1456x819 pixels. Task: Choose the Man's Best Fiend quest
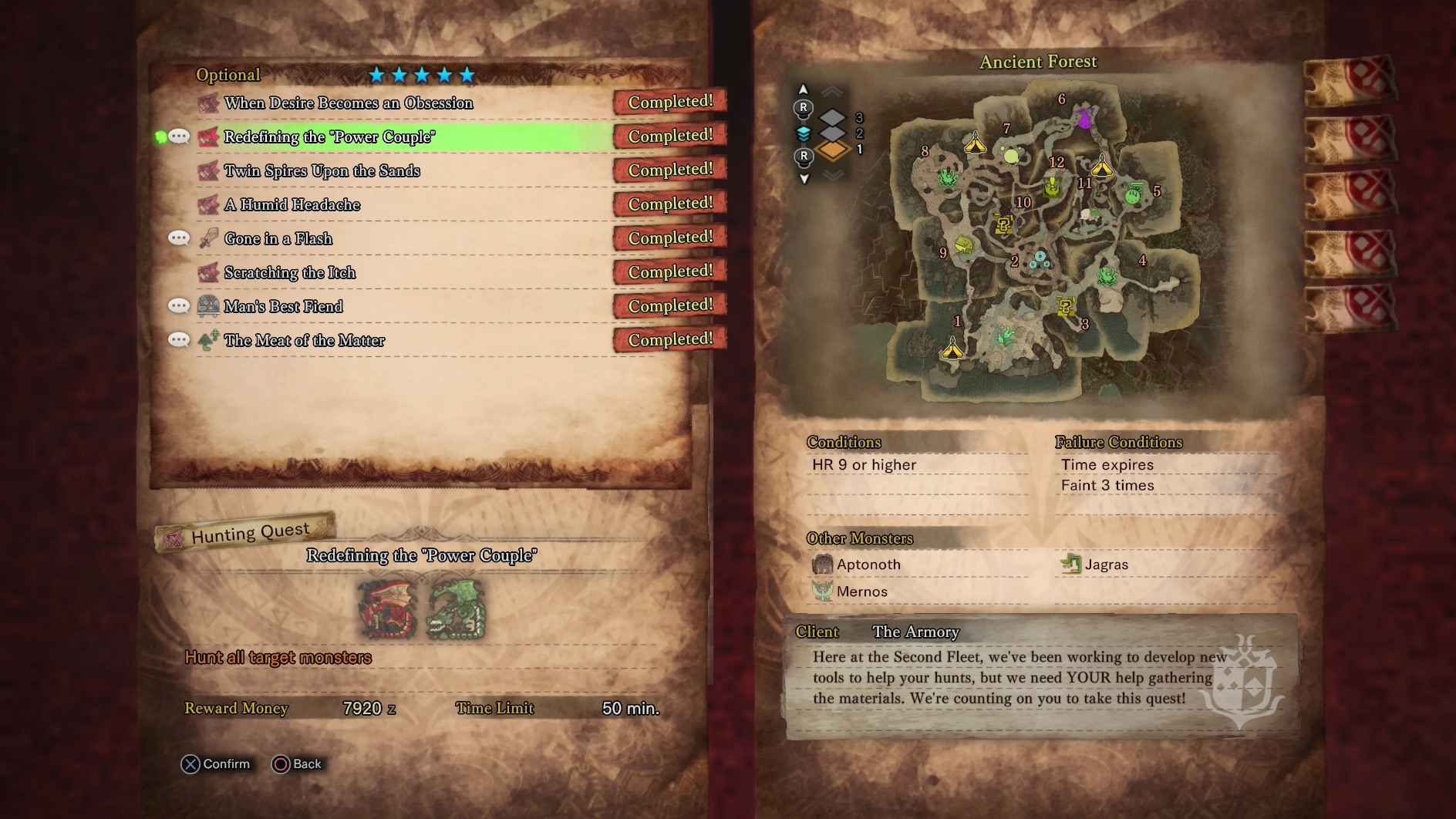coord(283,307)
